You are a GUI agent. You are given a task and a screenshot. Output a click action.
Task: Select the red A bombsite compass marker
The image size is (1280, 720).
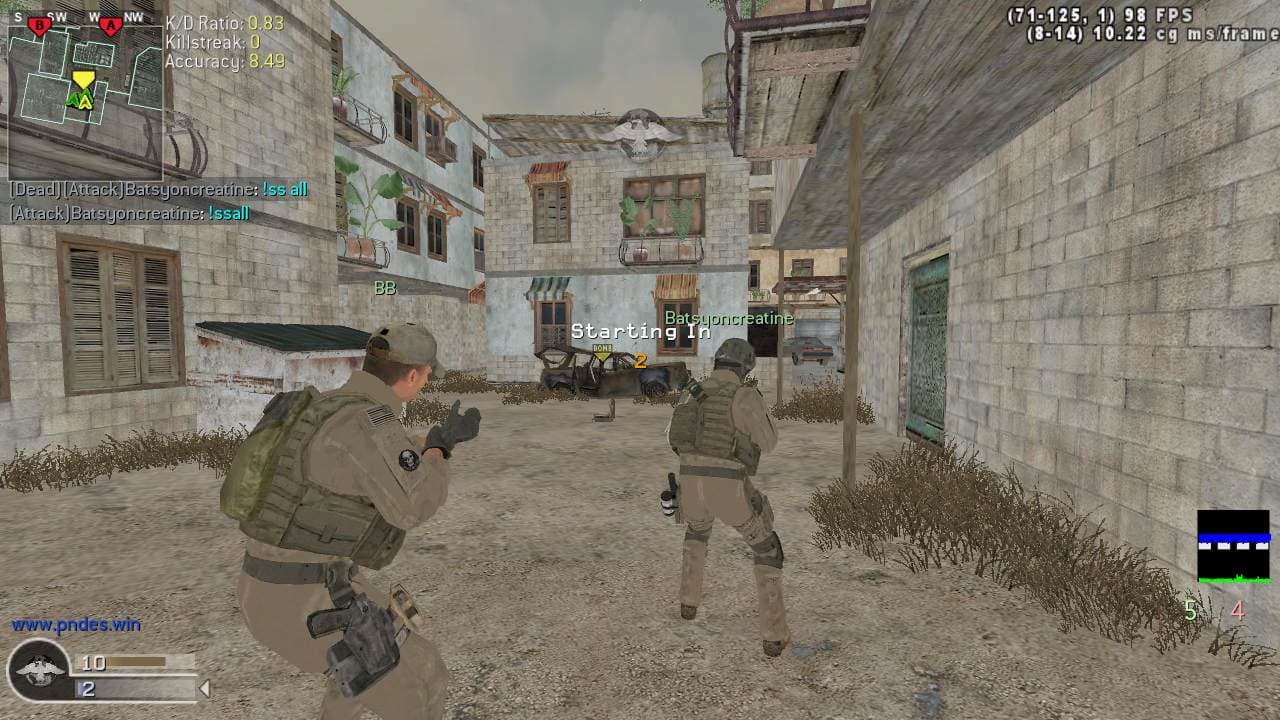coord(111,25)
